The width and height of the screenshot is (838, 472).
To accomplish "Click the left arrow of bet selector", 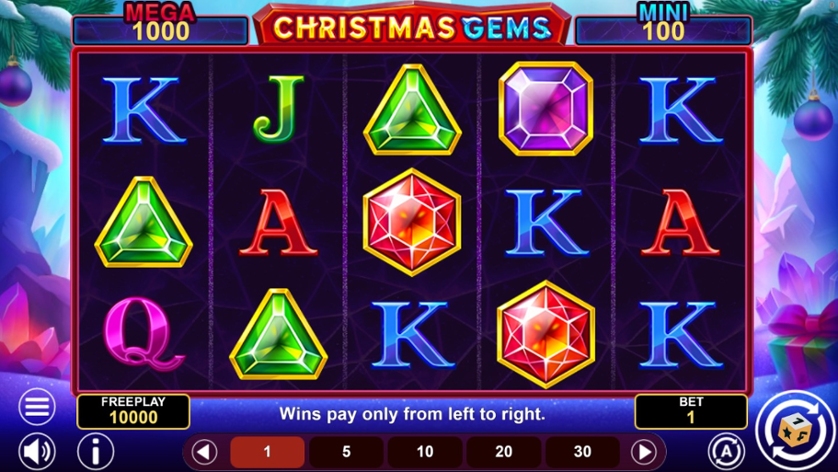I will tap(205, 452).
